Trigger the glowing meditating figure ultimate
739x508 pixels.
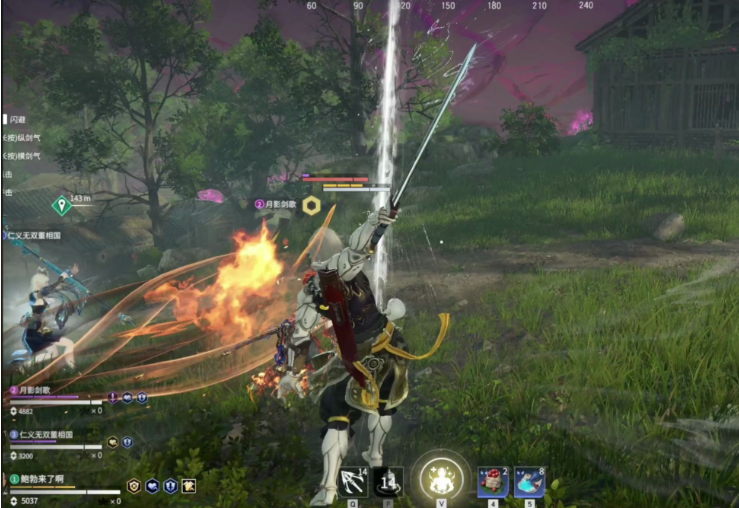(x=440, y=479)
